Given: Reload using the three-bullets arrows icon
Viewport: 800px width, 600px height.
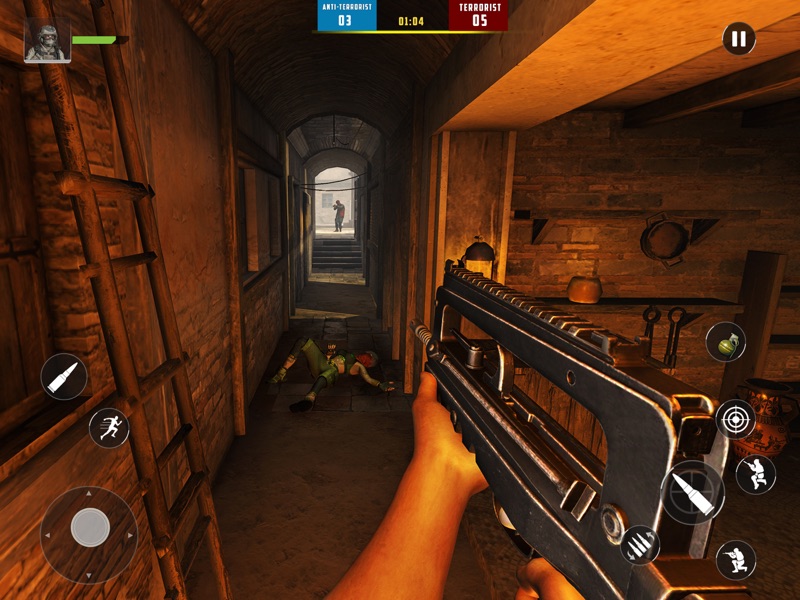Looking at the screenshot, I should click(x=639, y=544).
